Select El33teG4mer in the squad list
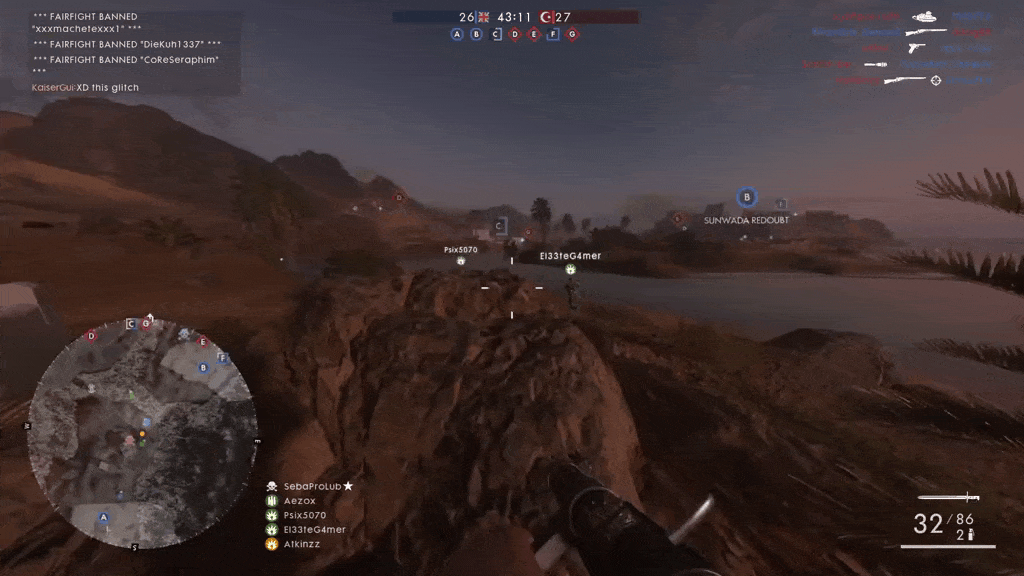Screen dimensions: 1024x576 tap(314, 530)
